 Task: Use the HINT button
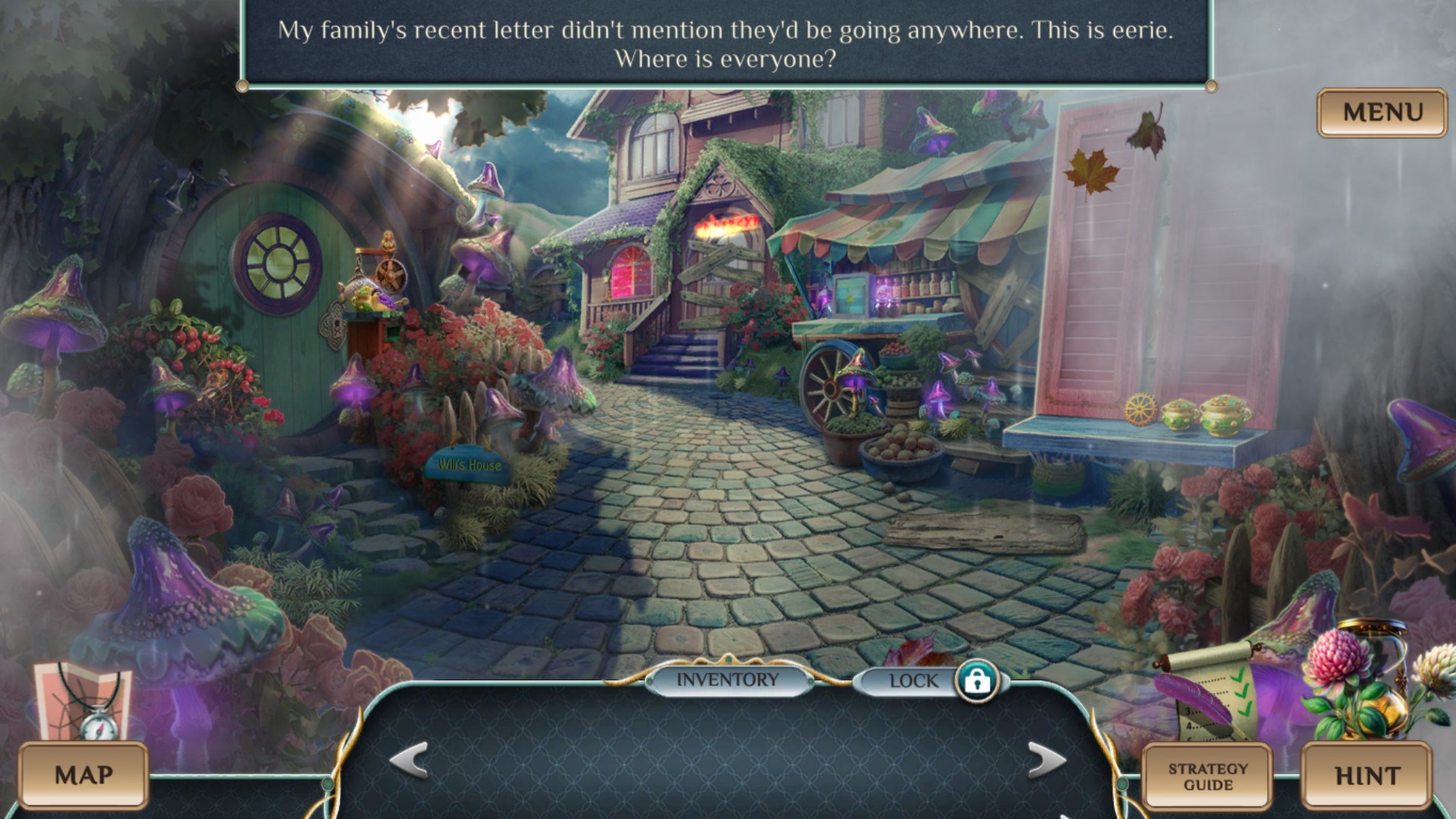click(x=1367, y=775)
